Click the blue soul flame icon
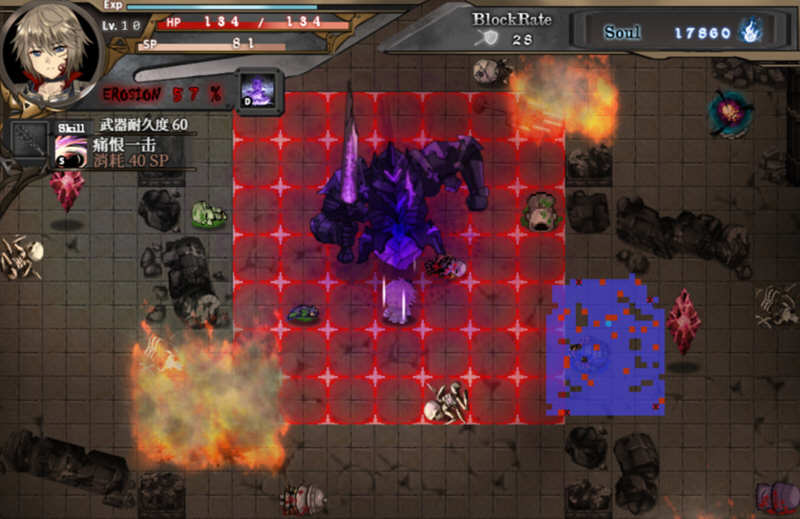This screenshot has width=800, height=519. (751, 32)
